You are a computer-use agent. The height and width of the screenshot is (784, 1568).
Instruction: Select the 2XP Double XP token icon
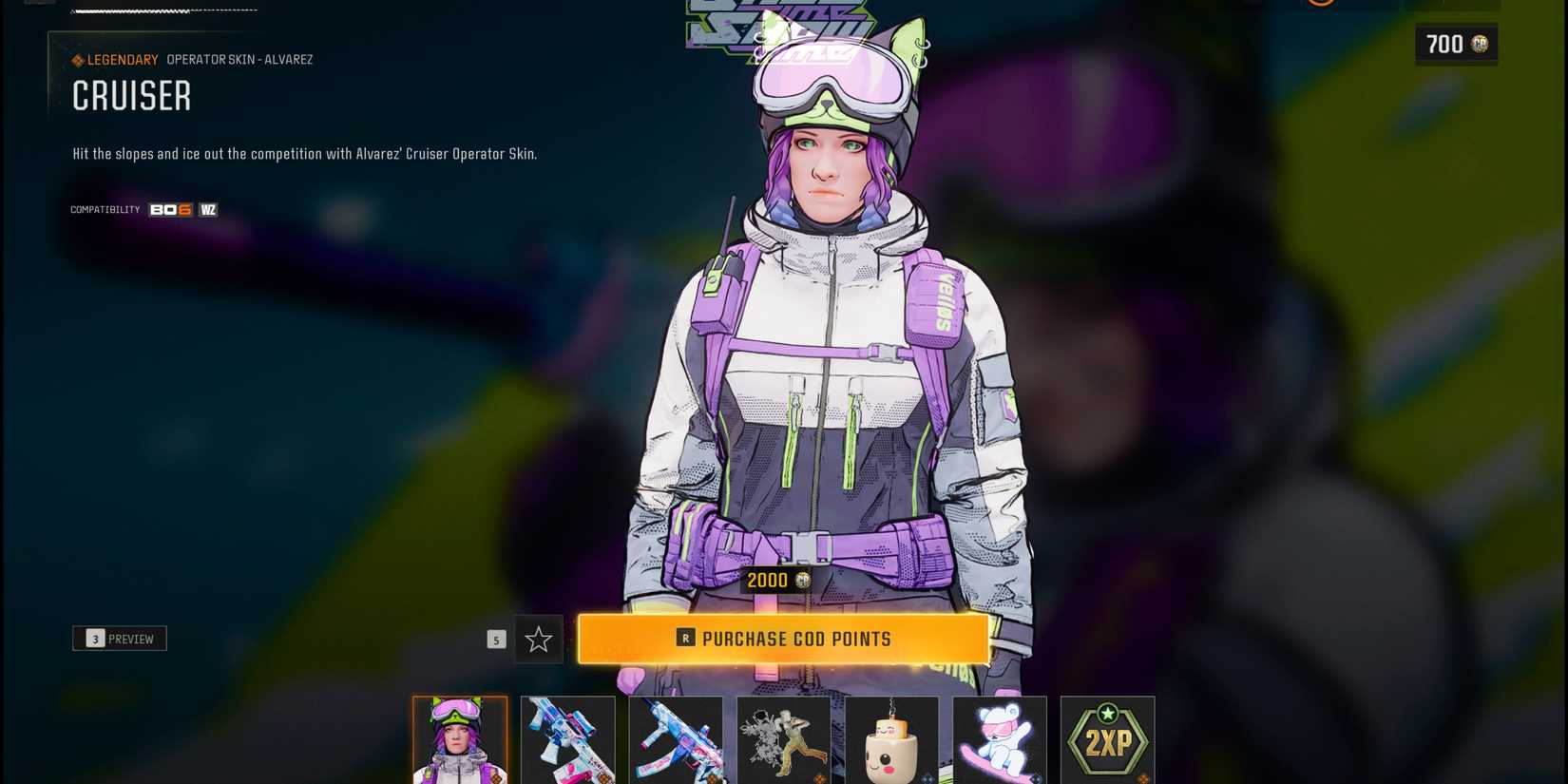click(x=1107, y=741)
